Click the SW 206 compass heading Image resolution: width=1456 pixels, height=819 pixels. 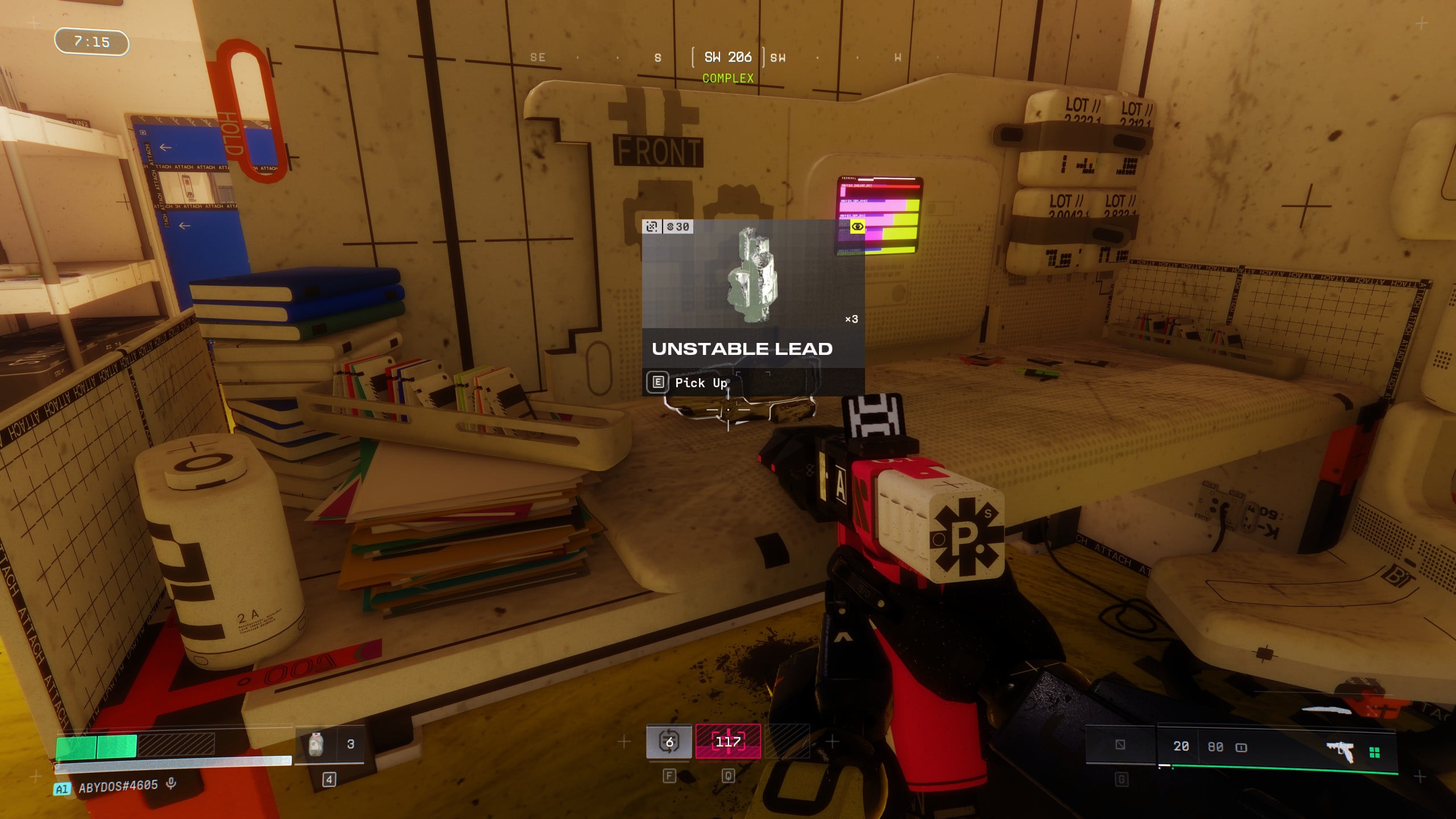pos(727,57)
